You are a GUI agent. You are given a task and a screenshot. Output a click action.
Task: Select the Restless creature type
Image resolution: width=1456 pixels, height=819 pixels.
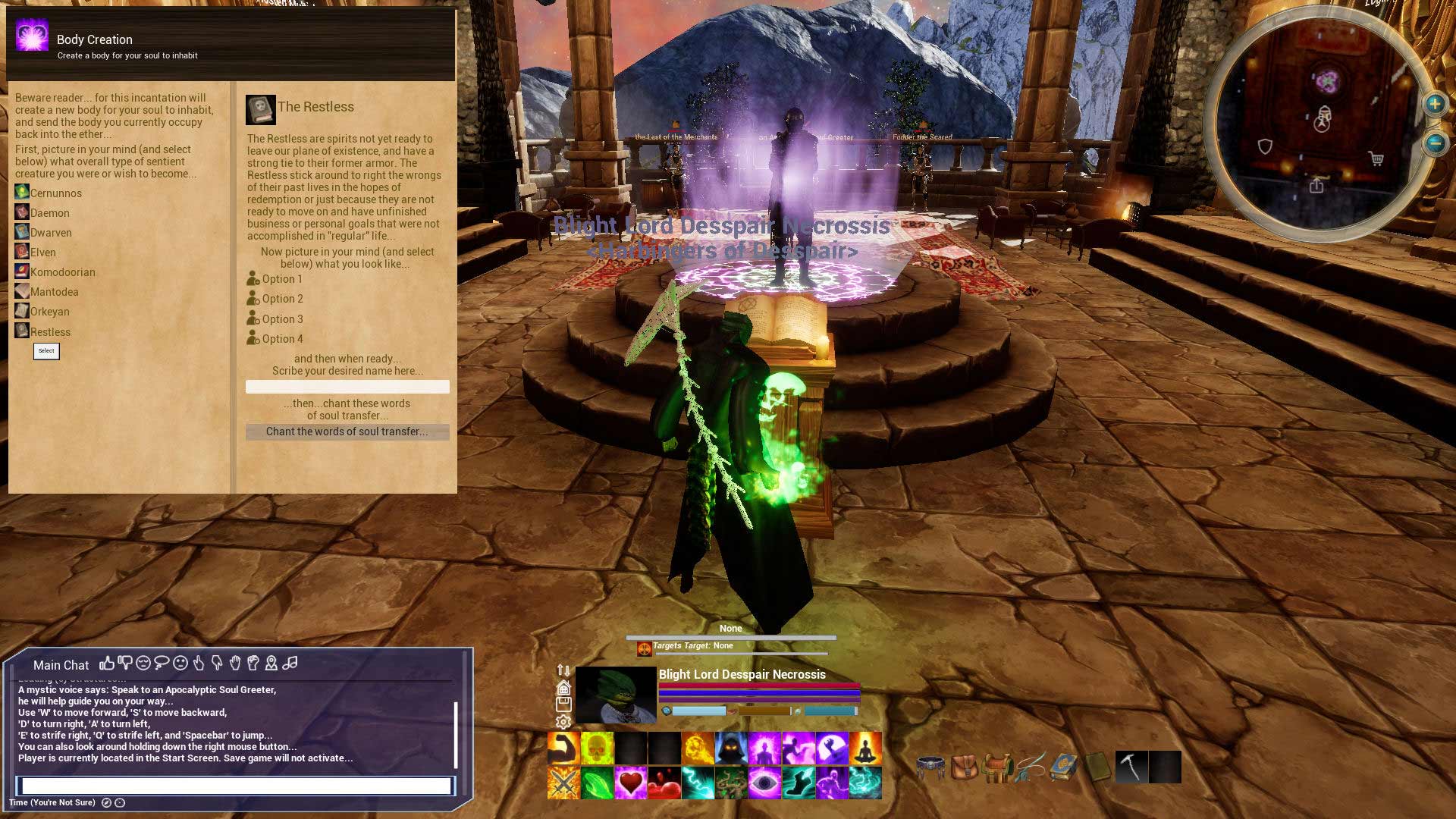[50, 332]
